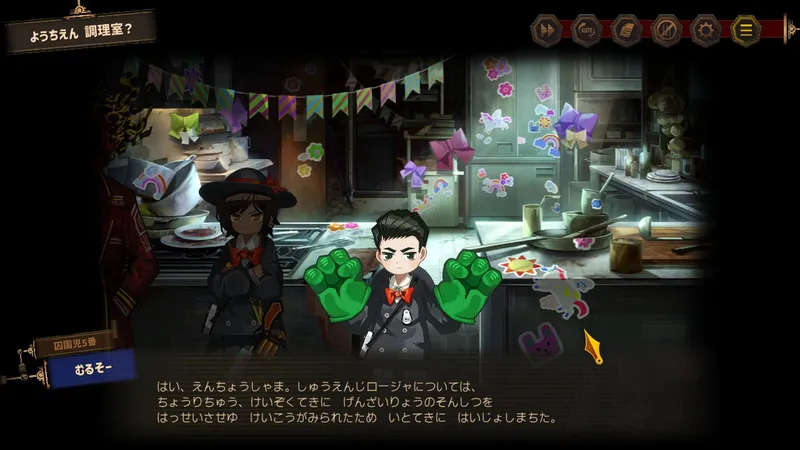The height and width of the screenshot is (450, 800).
Task: Hide the dialogue interface
Action: (x=666, y=30)
